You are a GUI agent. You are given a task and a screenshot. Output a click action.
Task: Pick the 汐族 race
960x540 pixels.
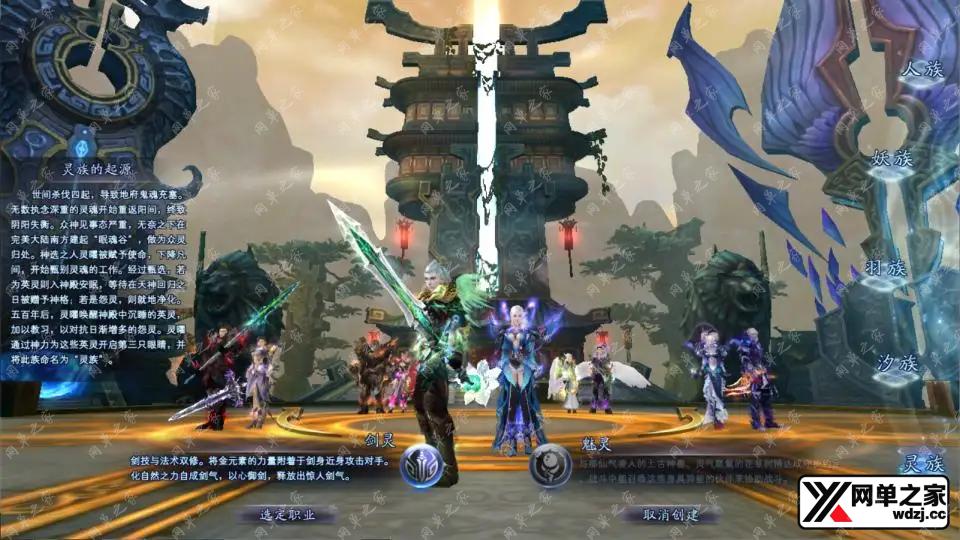[x=895, y=362]
